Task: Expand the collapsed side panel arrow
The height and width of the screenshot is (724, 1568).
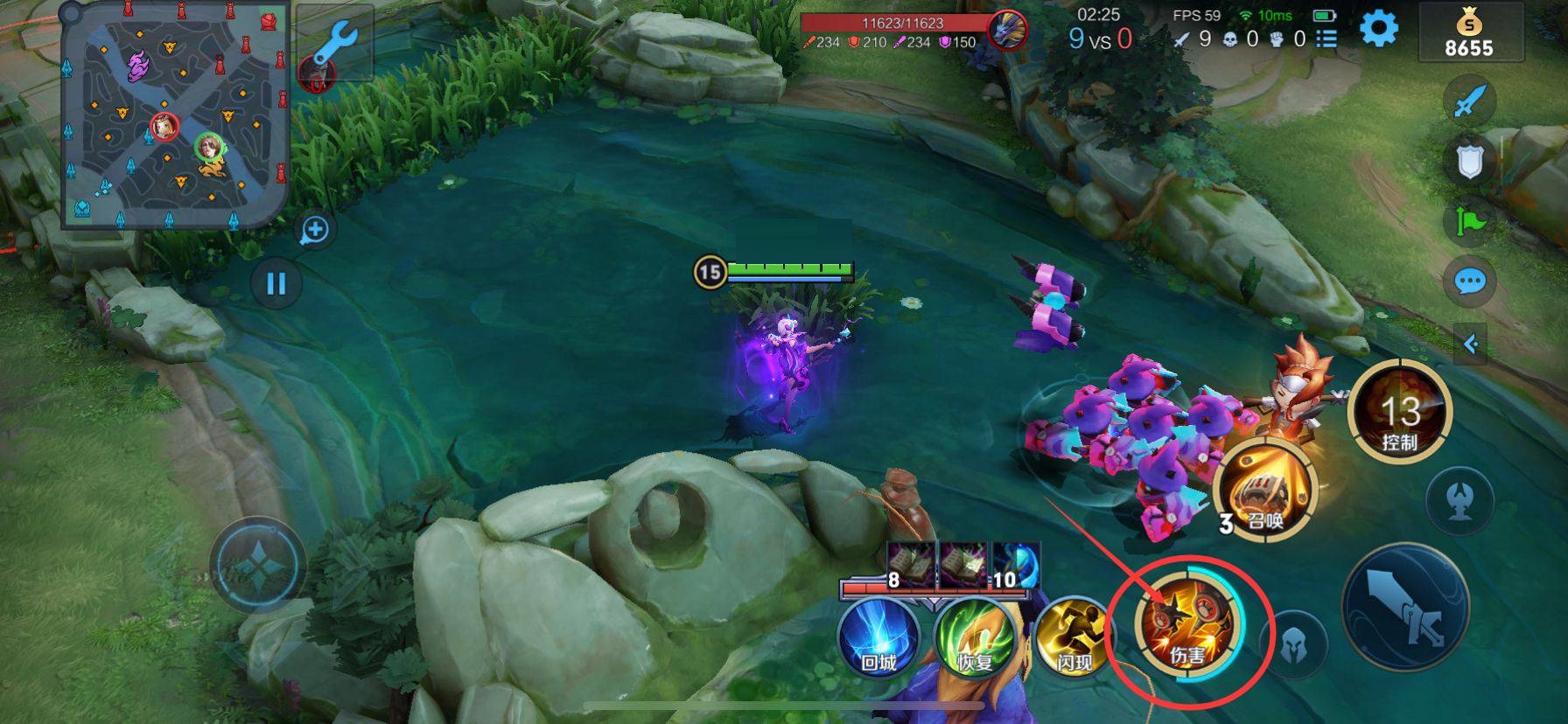Action: [1470, 344]
